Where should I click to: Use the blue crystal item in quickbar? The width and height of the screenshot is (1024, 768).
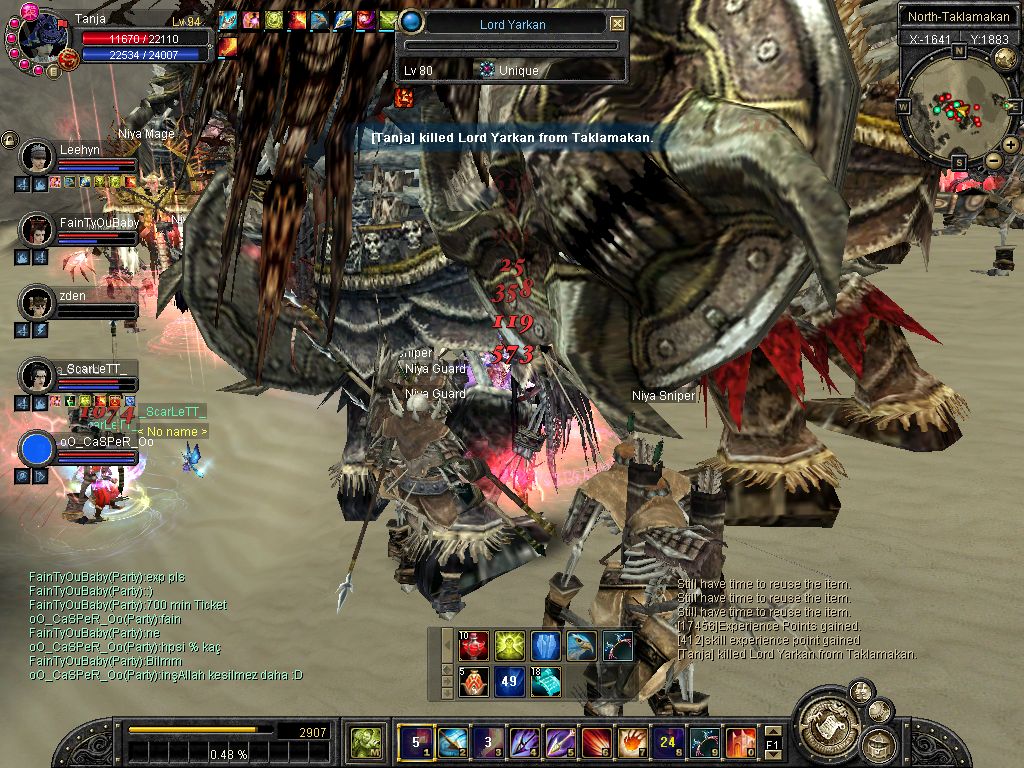tap(545, 646)
